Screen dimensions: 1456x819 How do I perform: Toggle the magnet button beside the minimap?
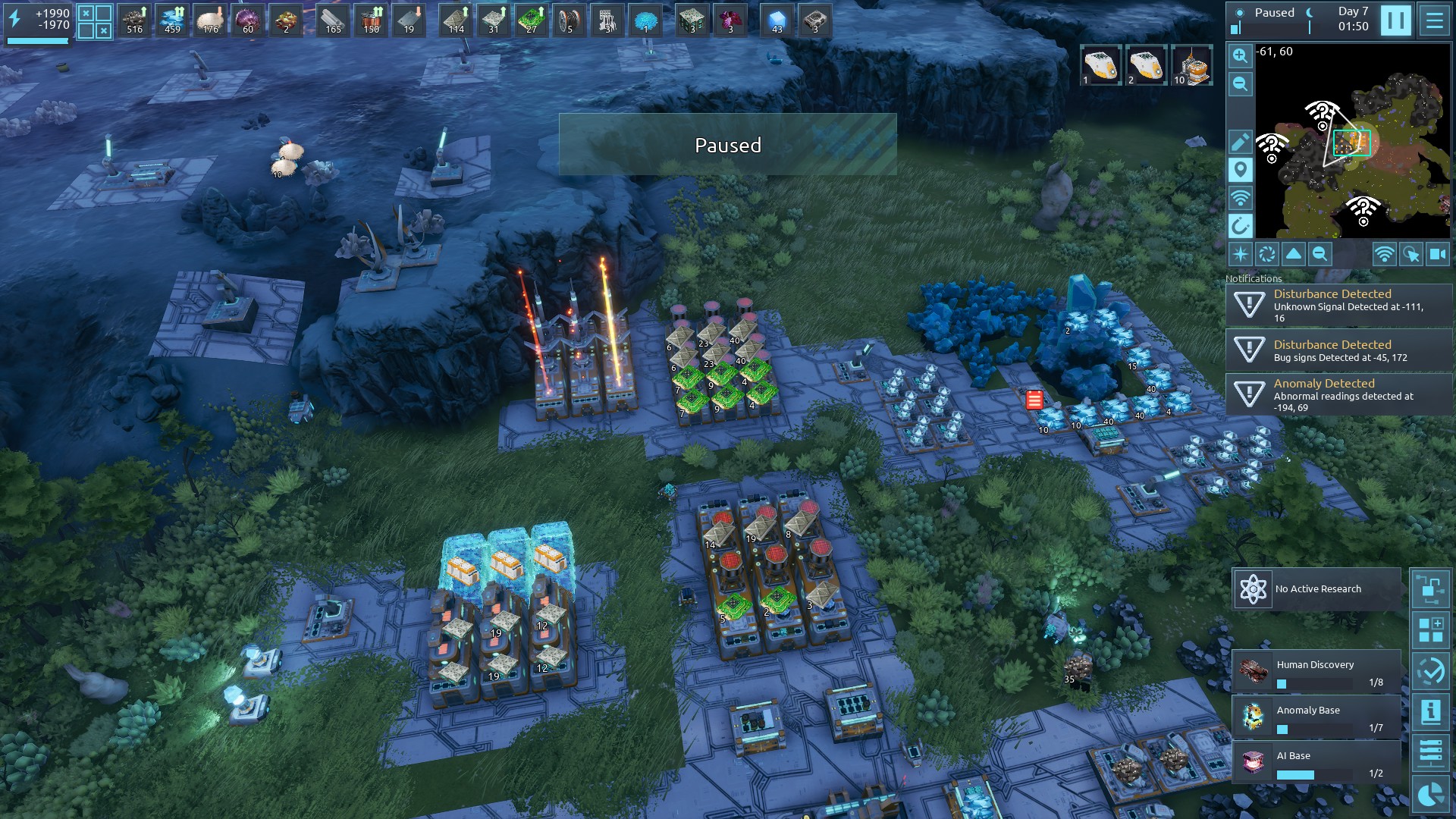pos(1240,226)
